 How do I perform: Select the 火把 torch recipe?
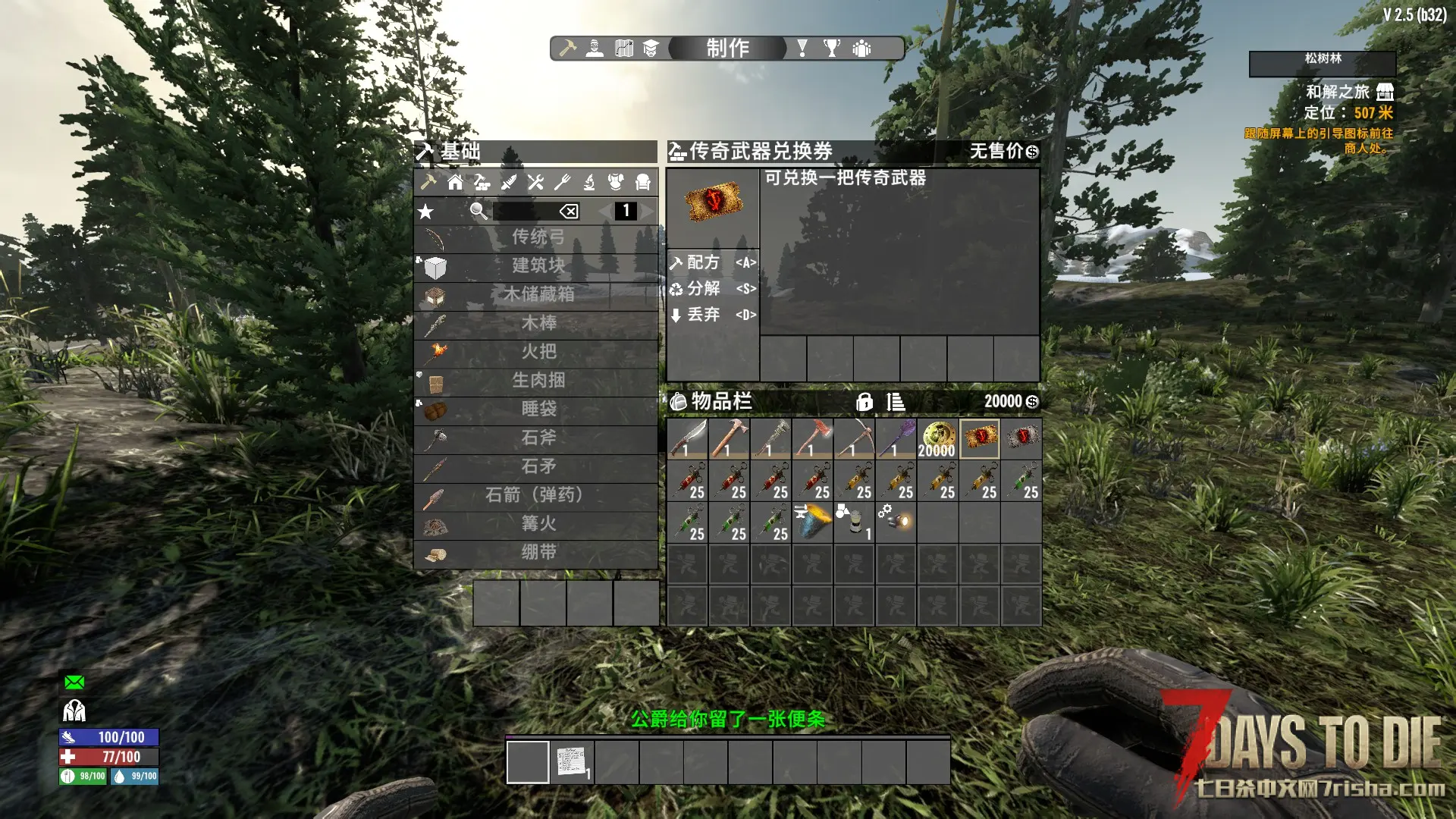[x=537, y=352]
